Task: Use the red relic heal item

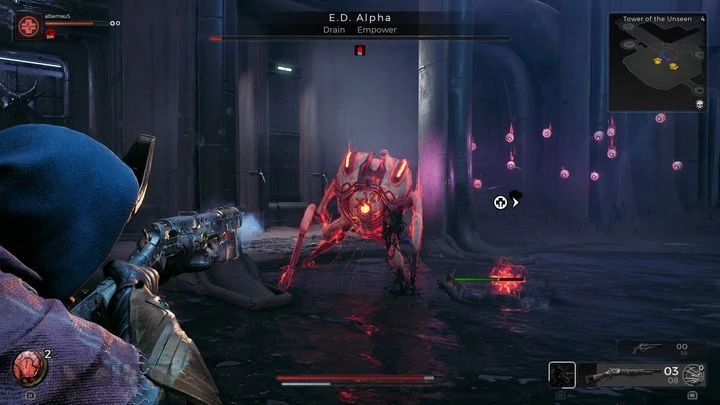Action: pos(27,368)
